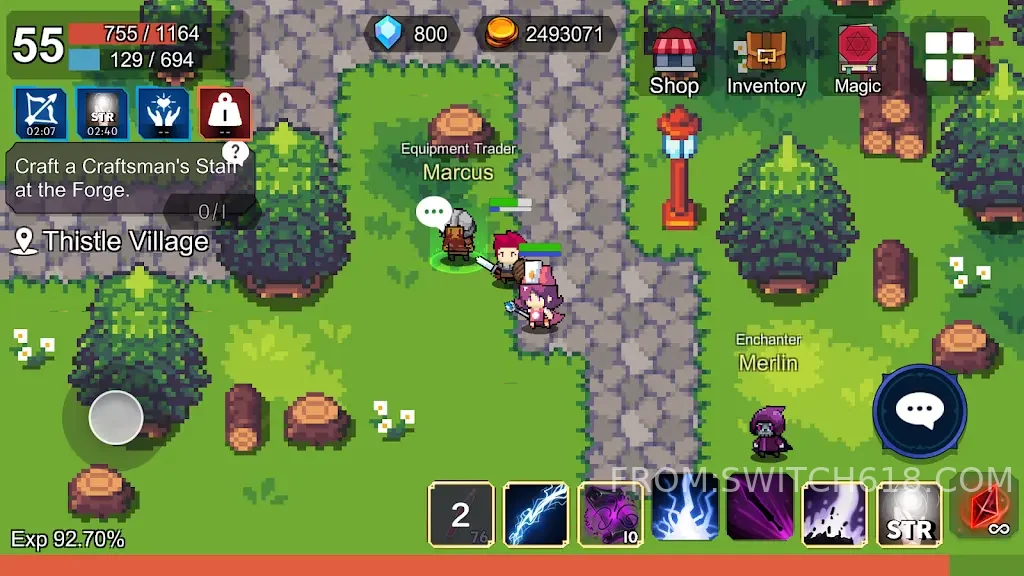
Task: Tap the Thistle Village location label
Action: (112, 241)
